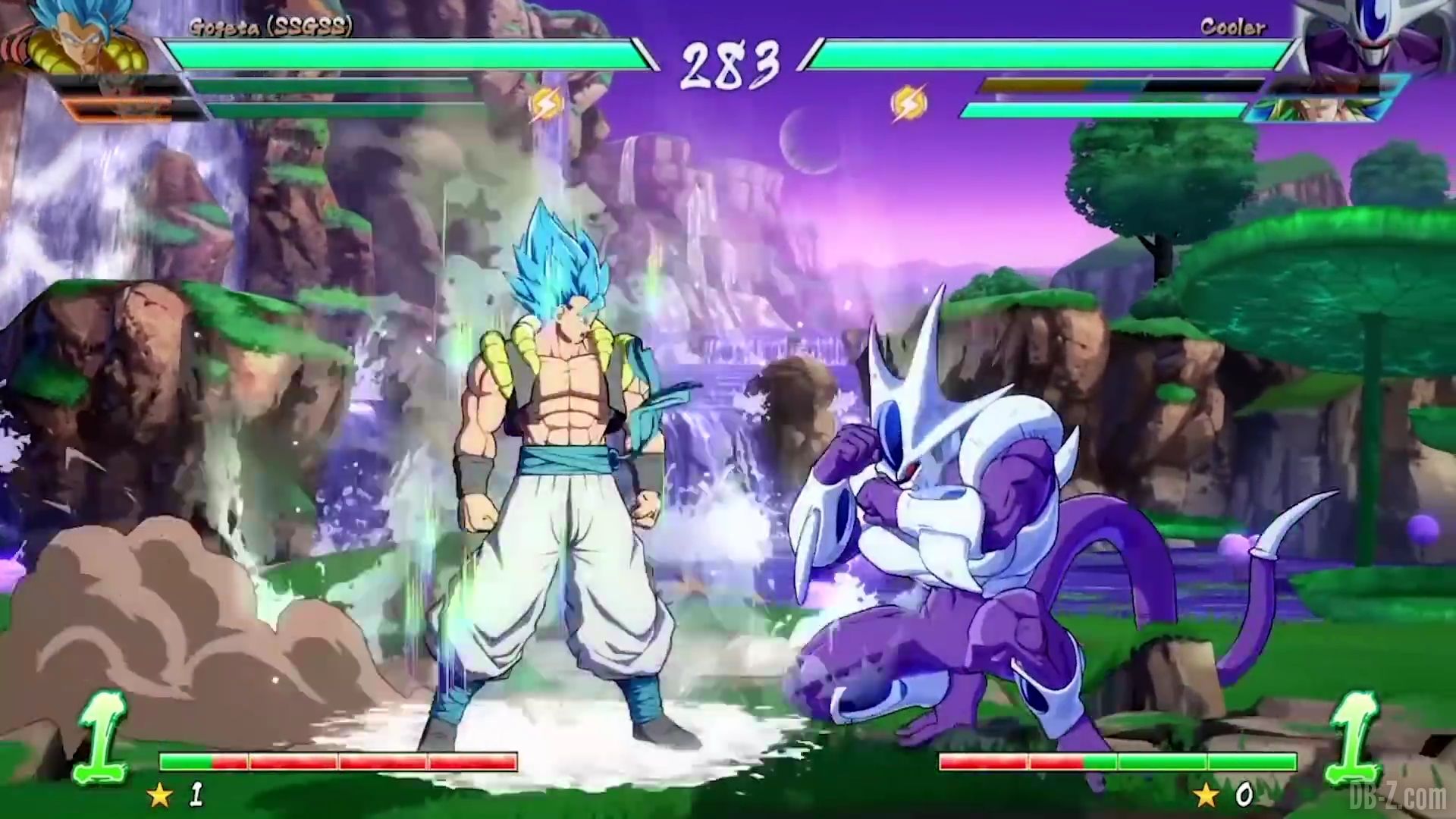
Task: Activate player two's Sparking lightning icon
Action: pyautogui.click(x=906, y=105)
